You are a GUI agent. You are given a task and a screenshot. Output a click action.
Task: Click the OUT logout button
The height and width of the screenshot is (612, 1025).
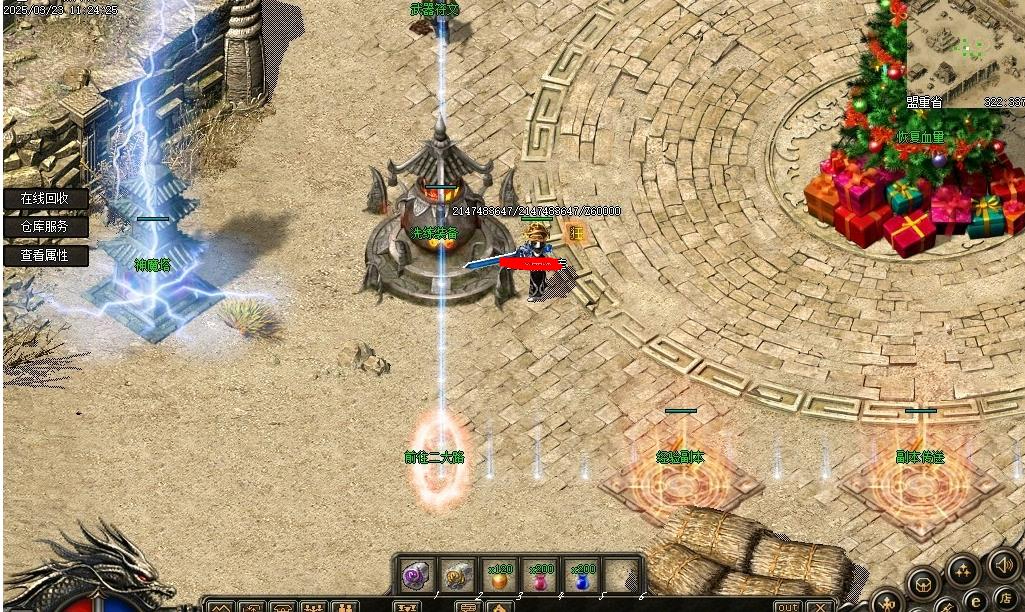coord(788,606)
